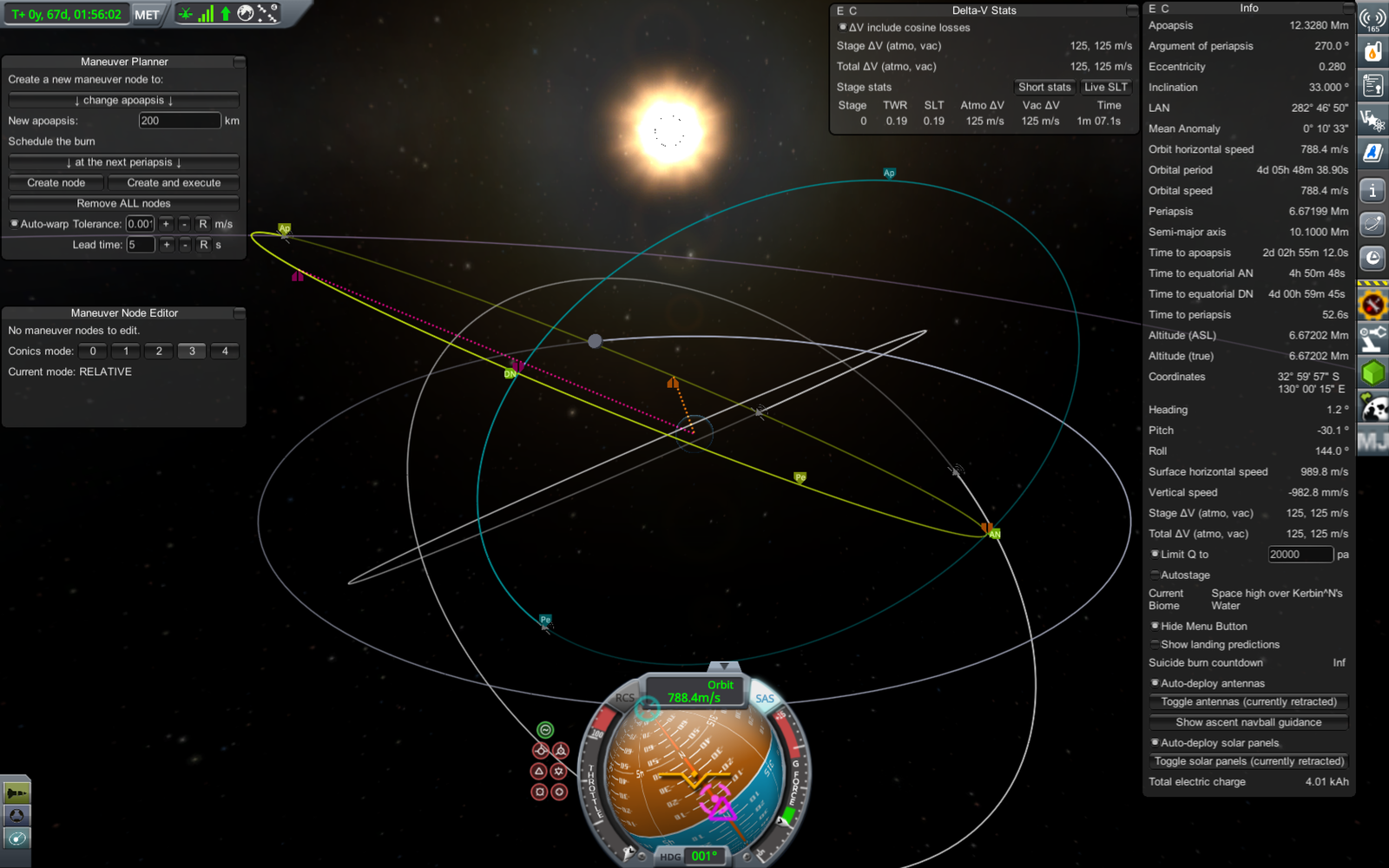Set conics mode to 0

pyautogui.click(x=93, y=352)
